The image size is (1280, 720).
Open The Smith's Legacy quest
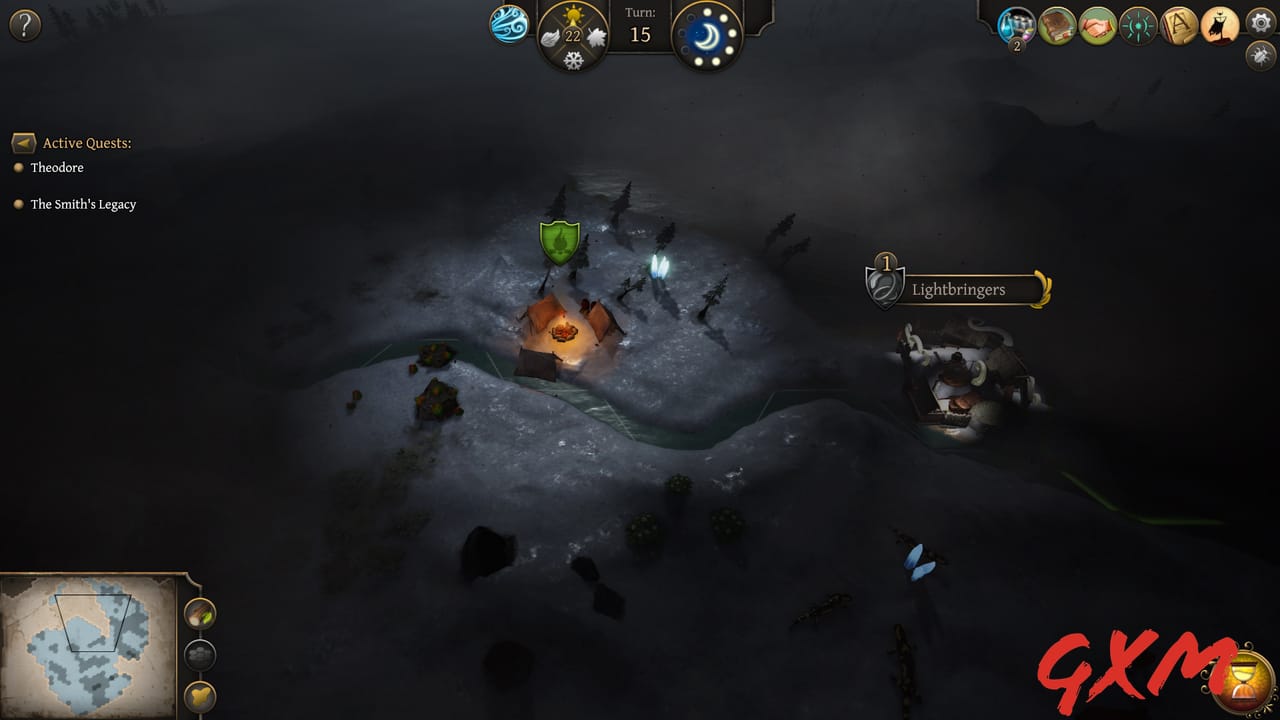point(84,204)
